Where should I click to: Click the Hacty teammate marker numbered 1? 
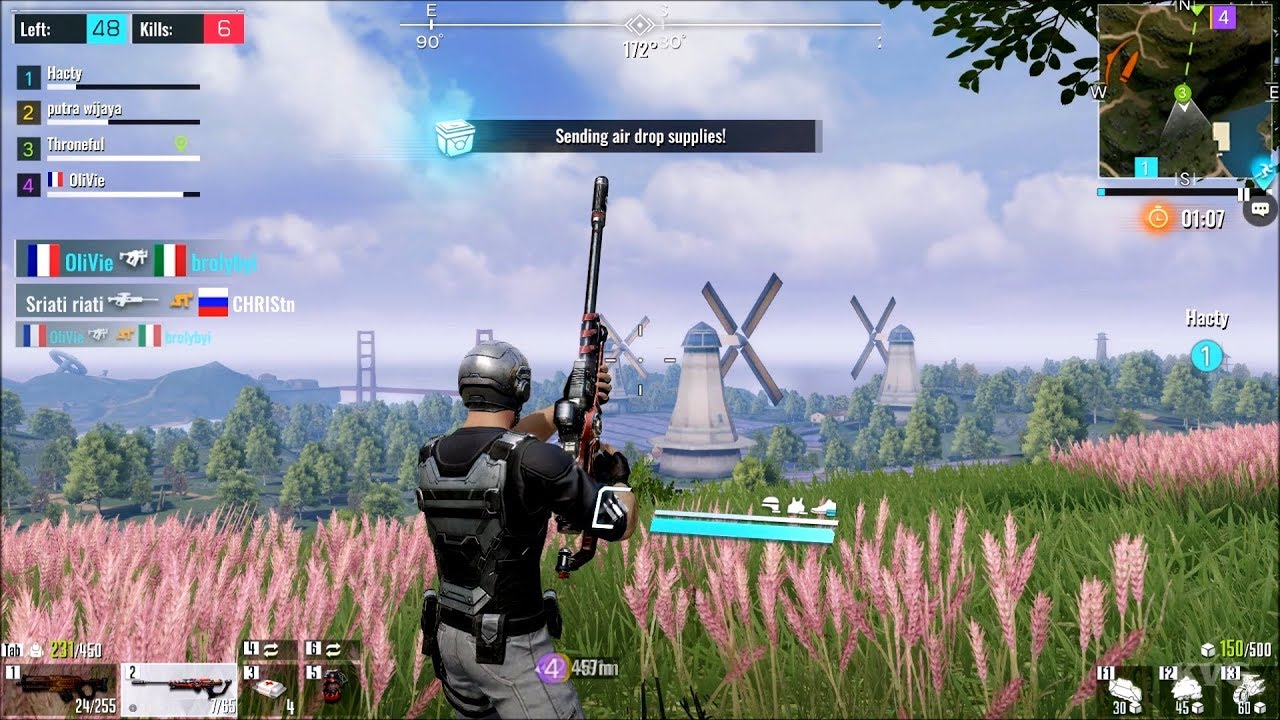(1207, 356)
